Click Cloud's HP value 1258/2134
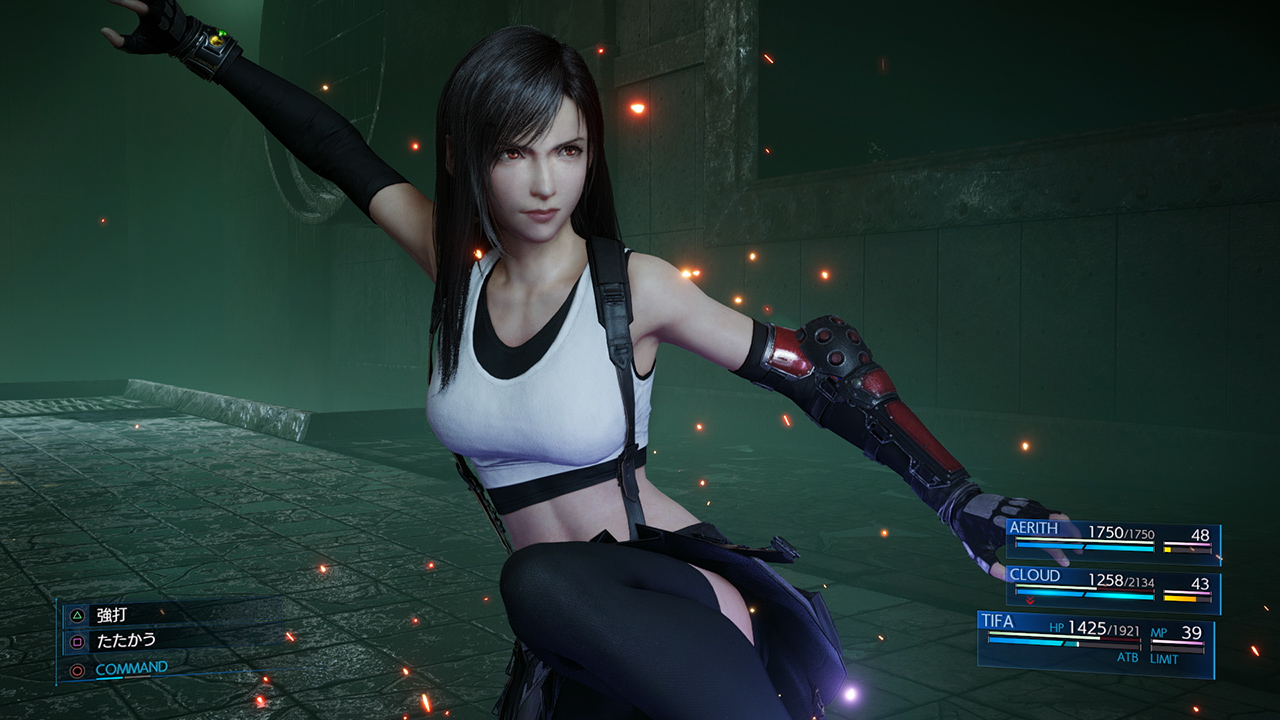The image size is (1280, 720). (x=1122, y=581)
